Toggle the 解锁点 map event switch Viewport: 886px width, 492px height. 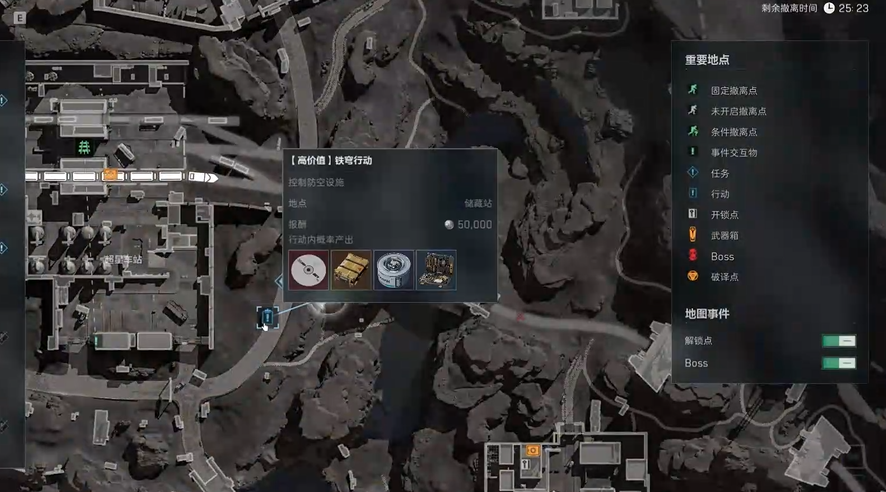pos(838,341)
